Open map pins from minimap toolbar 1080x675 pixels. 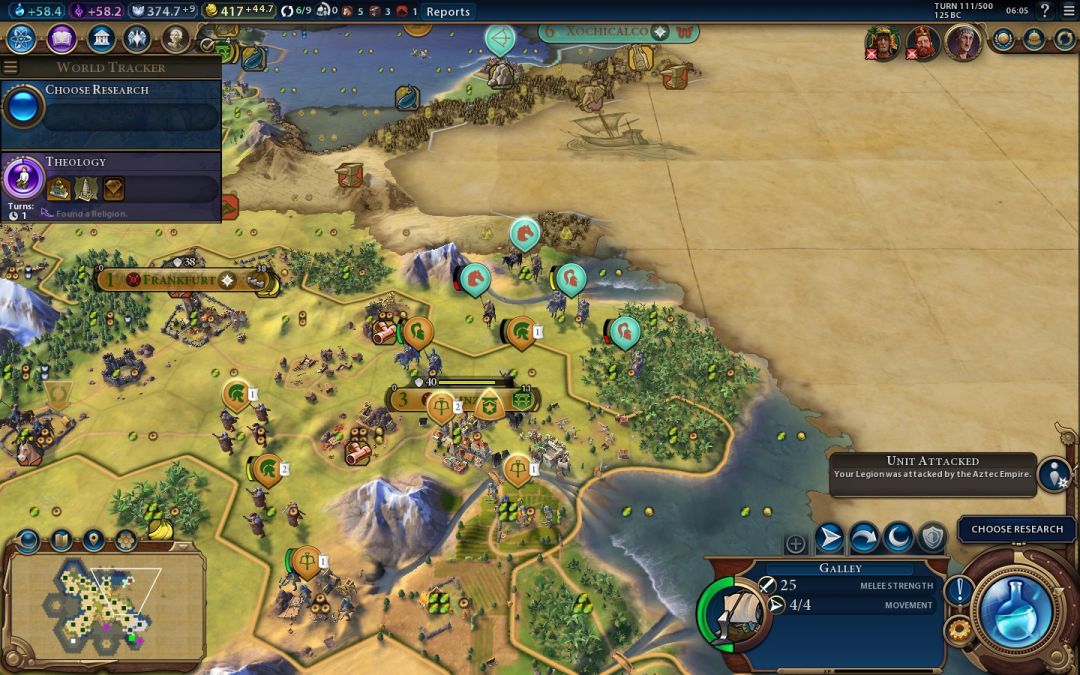tap(93, 541)
